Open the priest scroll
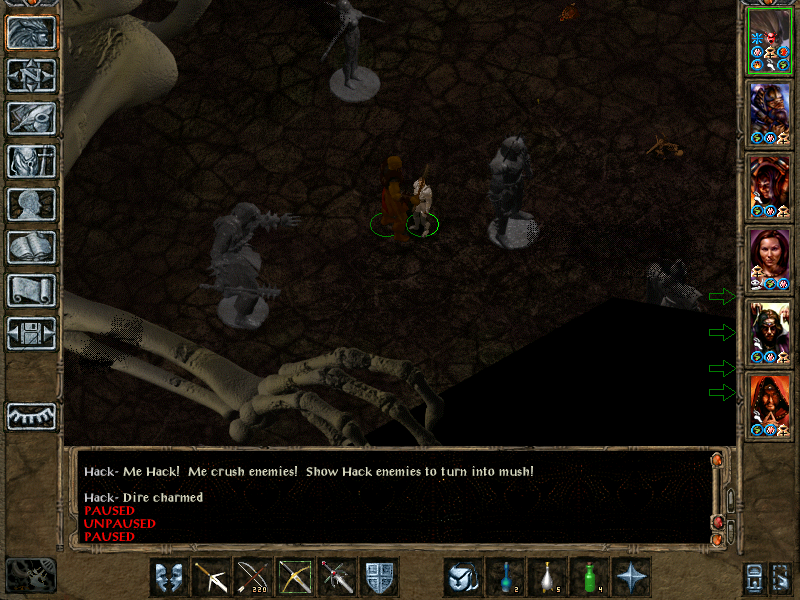 [x=31, y=290]
